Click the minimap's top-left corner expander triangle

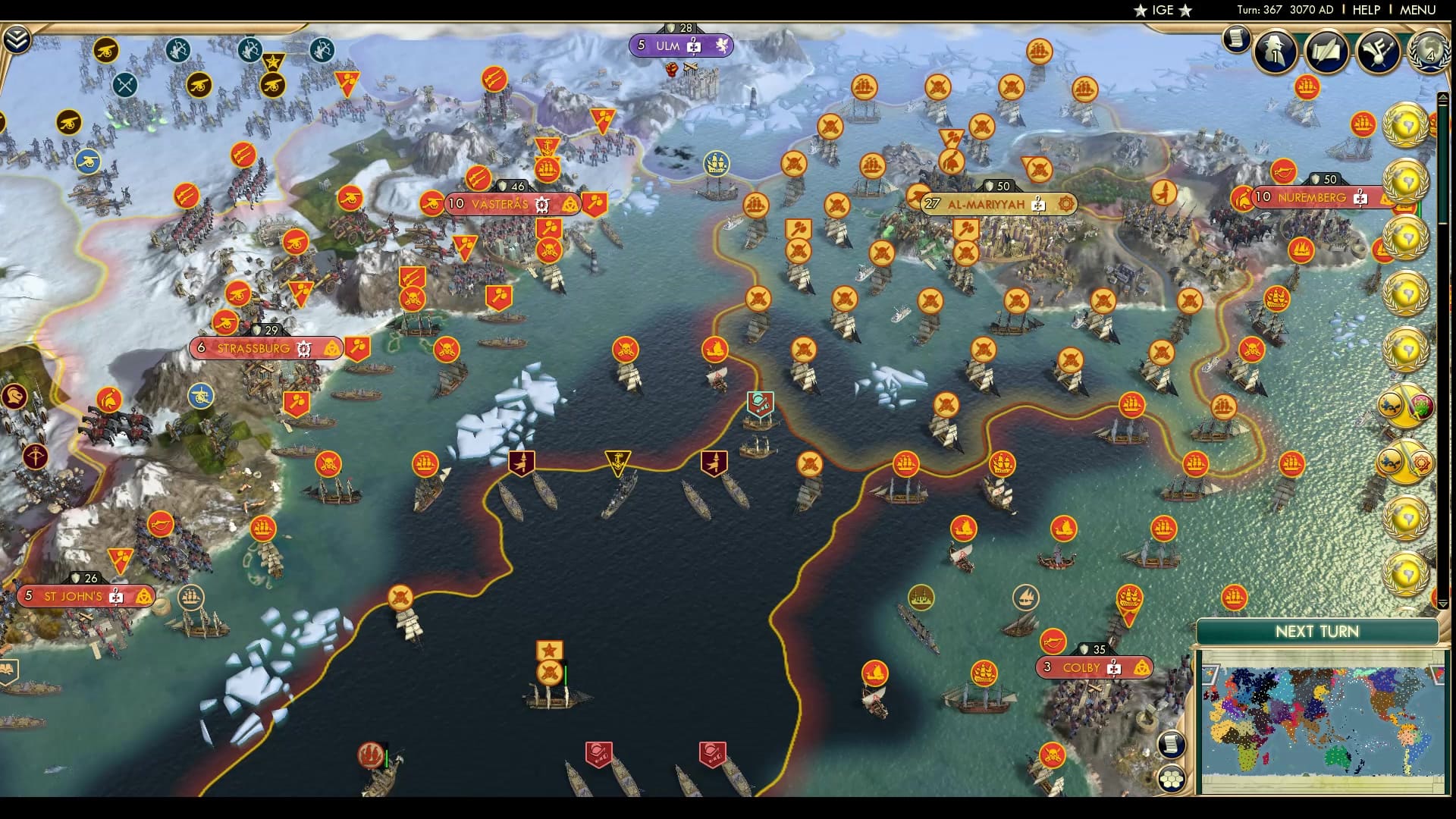coord(1211,675)
